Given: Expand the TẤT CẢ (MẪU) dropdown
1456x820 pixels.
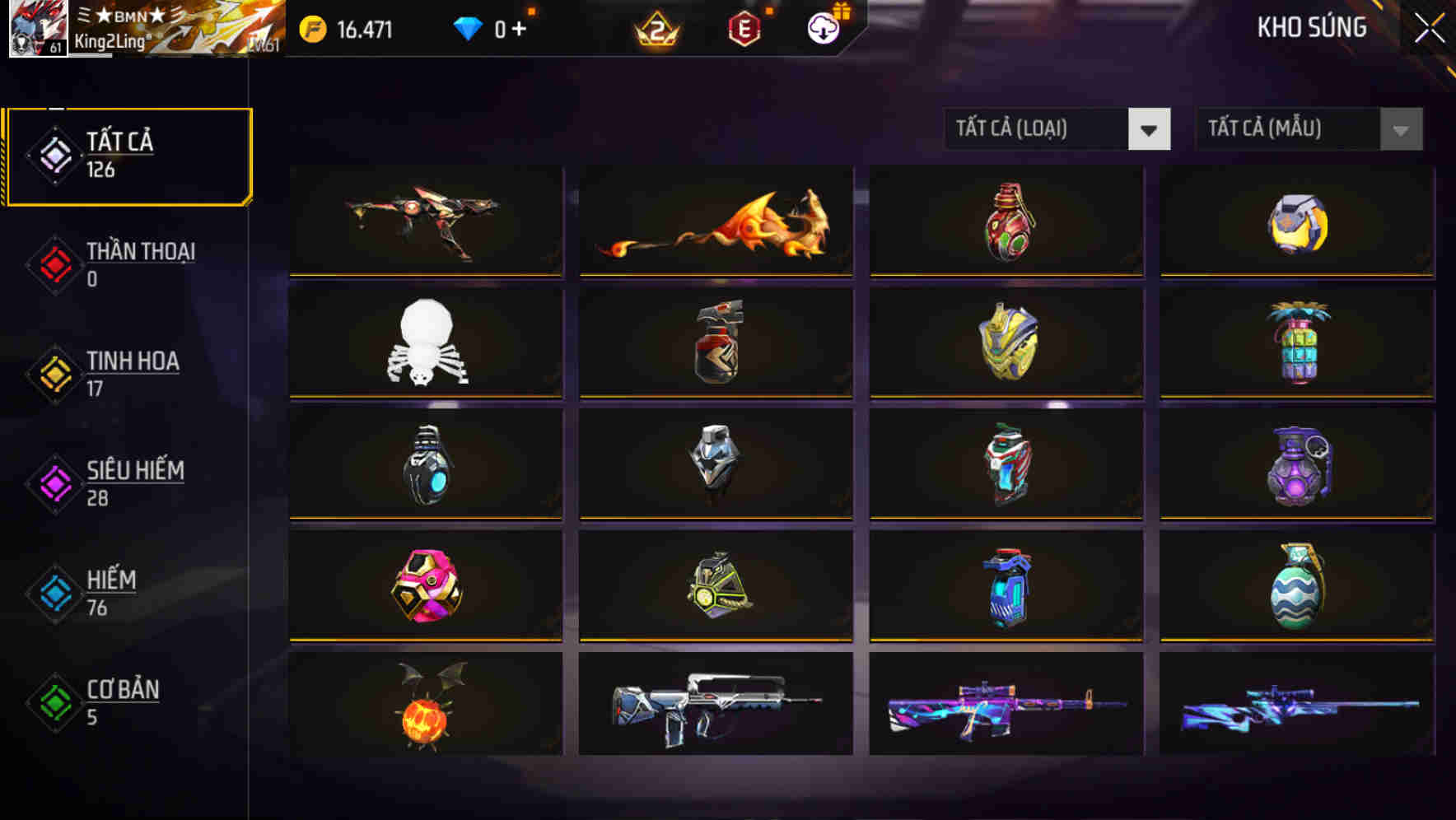Looking at the screenshot, I should (x=1289, y=129).
